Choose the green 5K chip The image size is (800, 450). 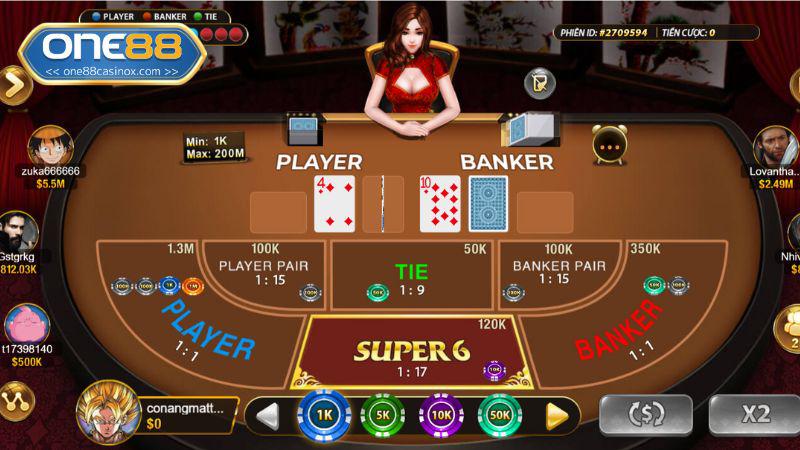point(381,414)
